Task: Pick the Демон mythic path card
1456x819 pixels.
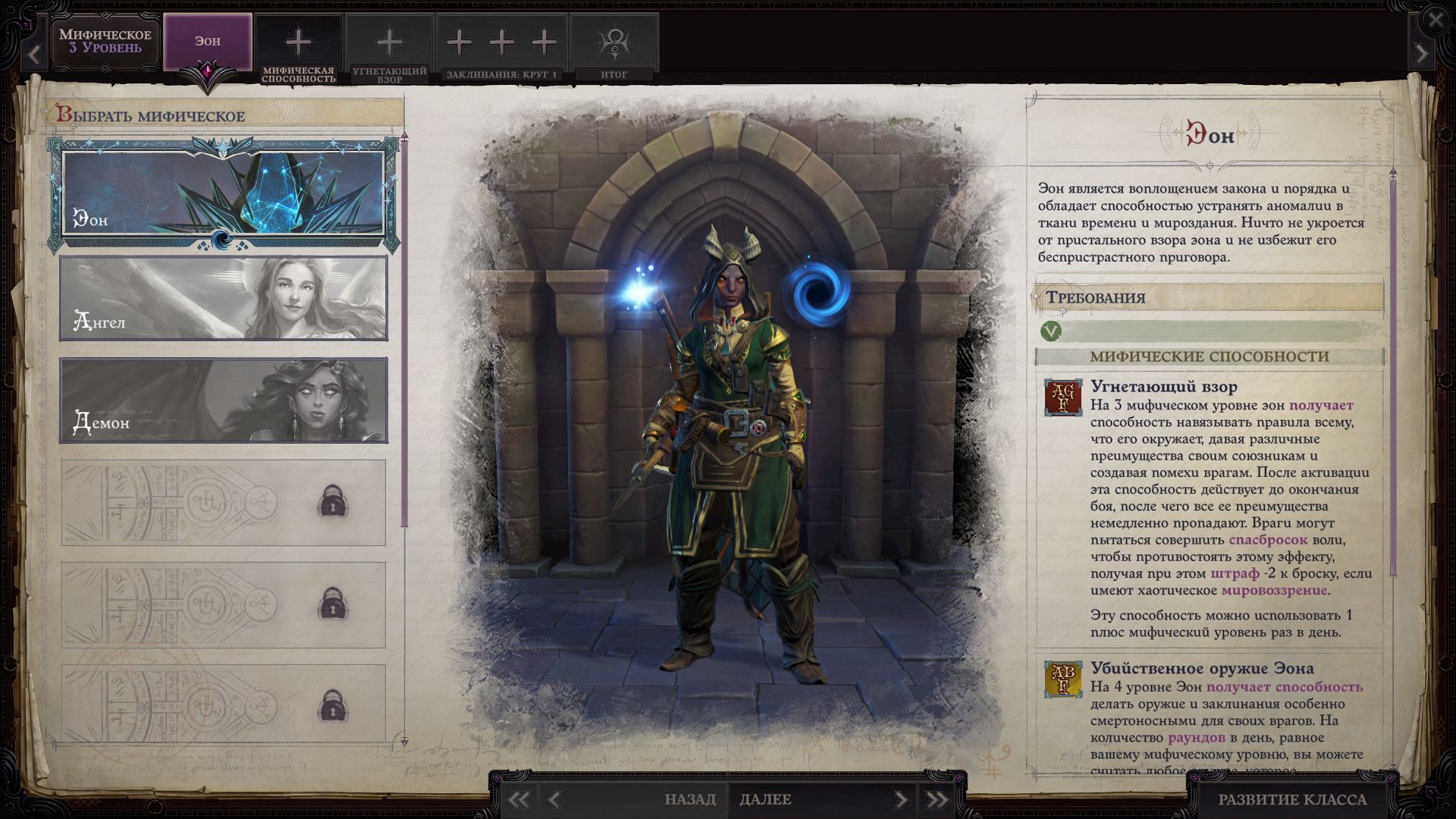Action: tap(223, 400)
